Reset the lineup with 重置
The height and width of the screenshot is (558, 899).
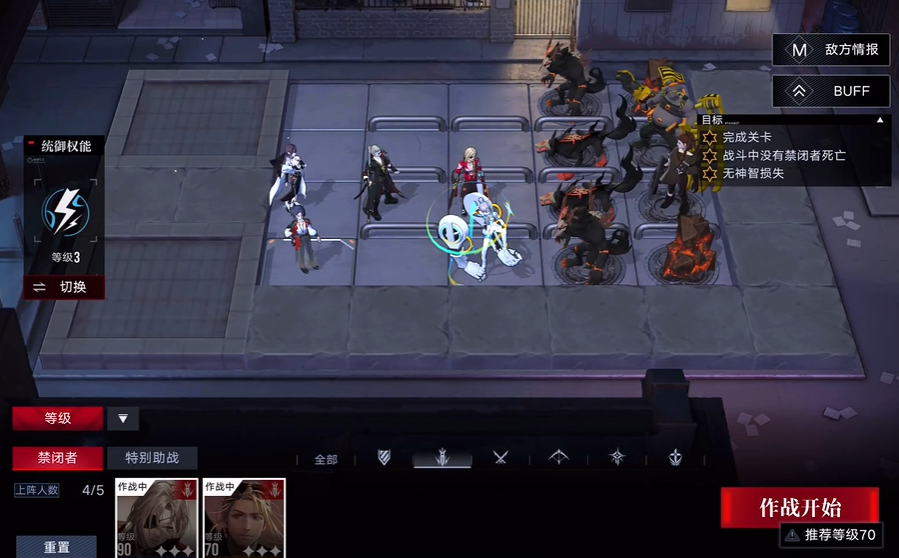[57, 547]
